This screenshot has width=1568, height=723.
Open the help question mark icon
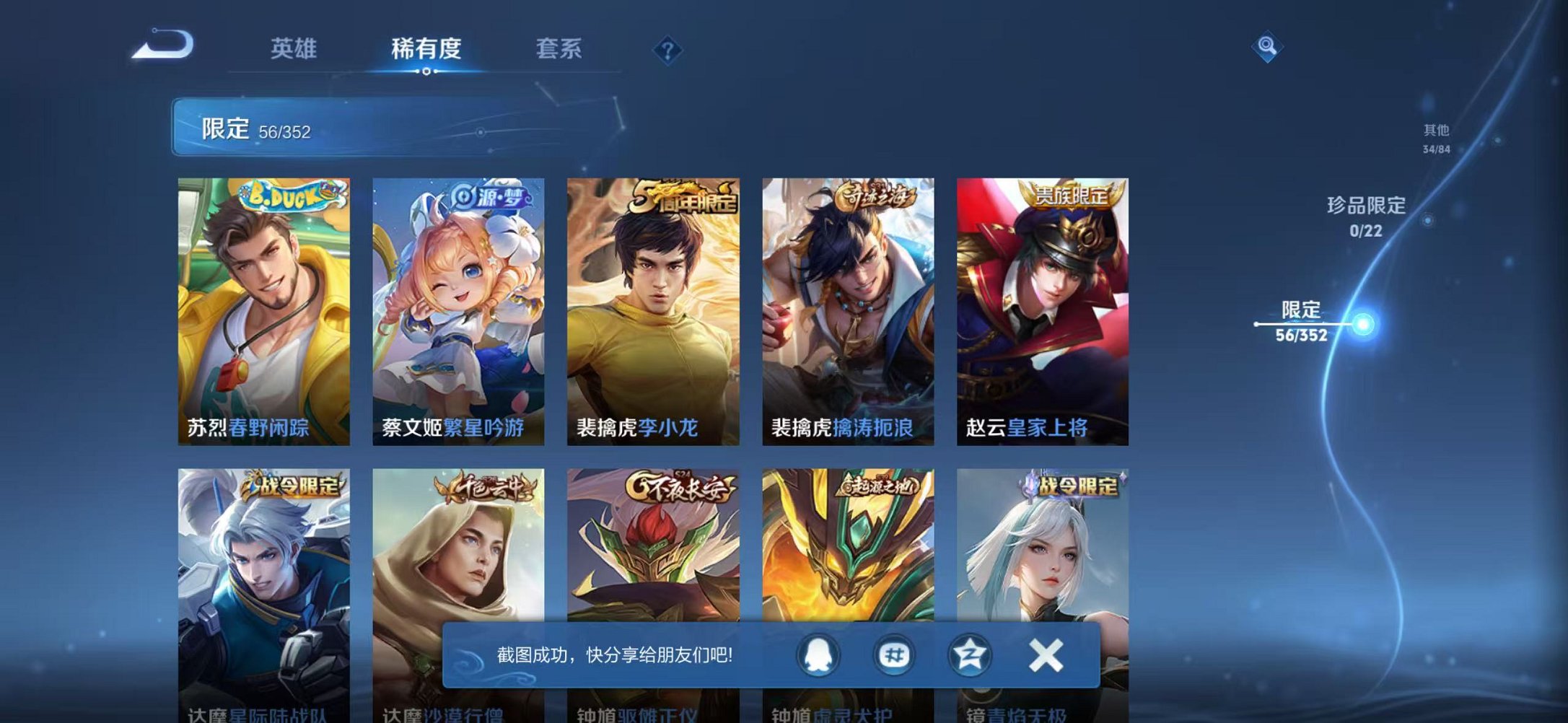[x=670, y=50]
